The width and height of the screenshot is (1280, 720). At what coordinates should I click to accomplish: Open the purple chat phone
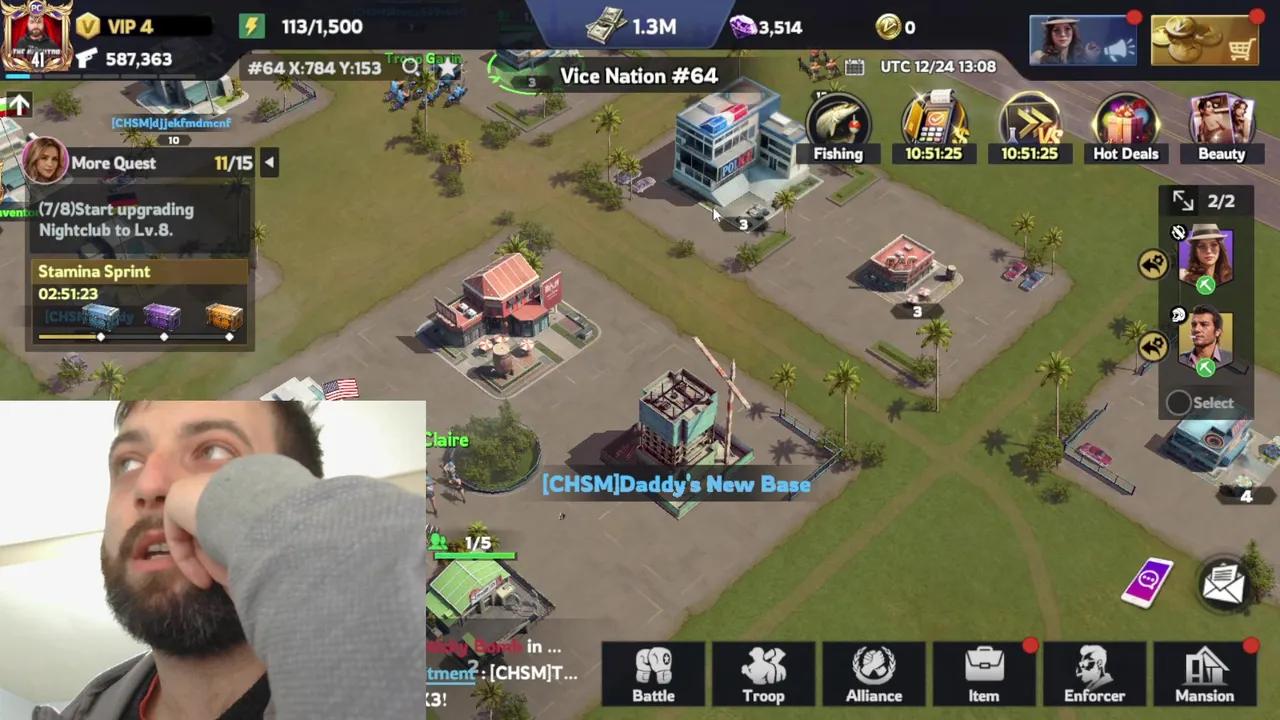tap(1147, 582)
